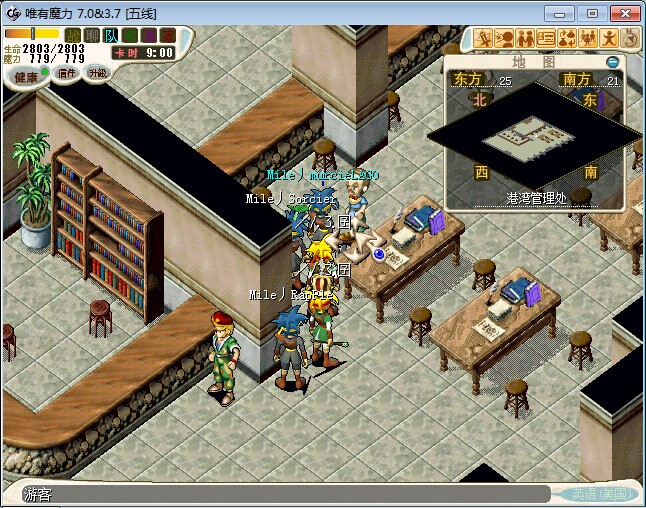Click the 升級 level-up button

pos(97,73)
